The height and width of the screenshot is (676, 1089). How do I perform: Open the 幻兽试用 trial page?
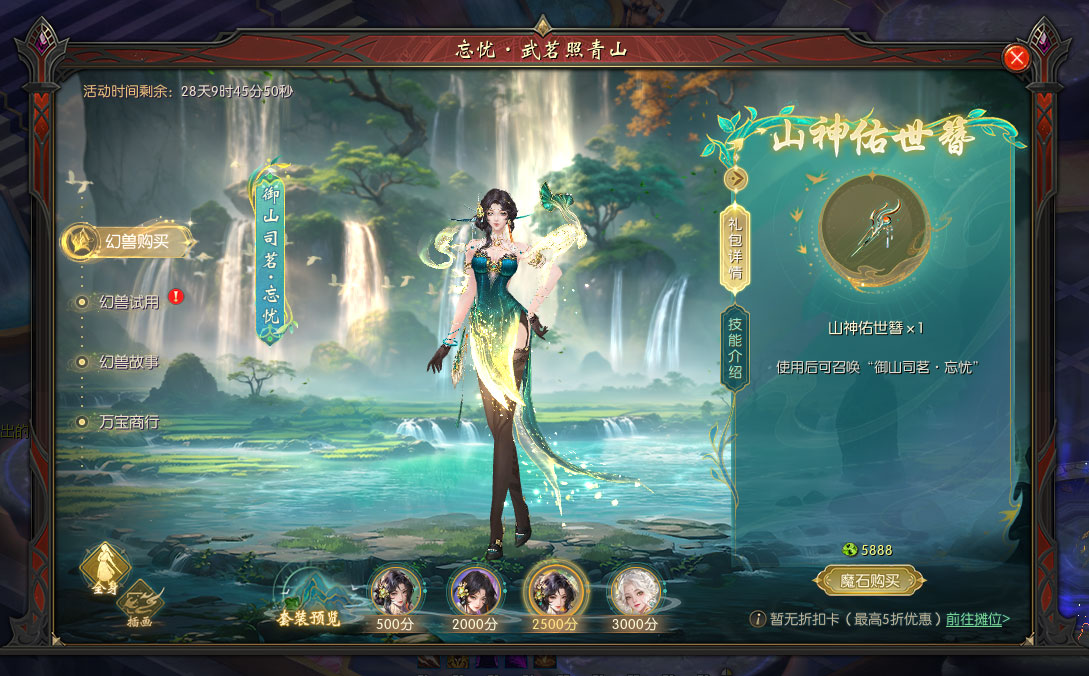coord(128,302)
